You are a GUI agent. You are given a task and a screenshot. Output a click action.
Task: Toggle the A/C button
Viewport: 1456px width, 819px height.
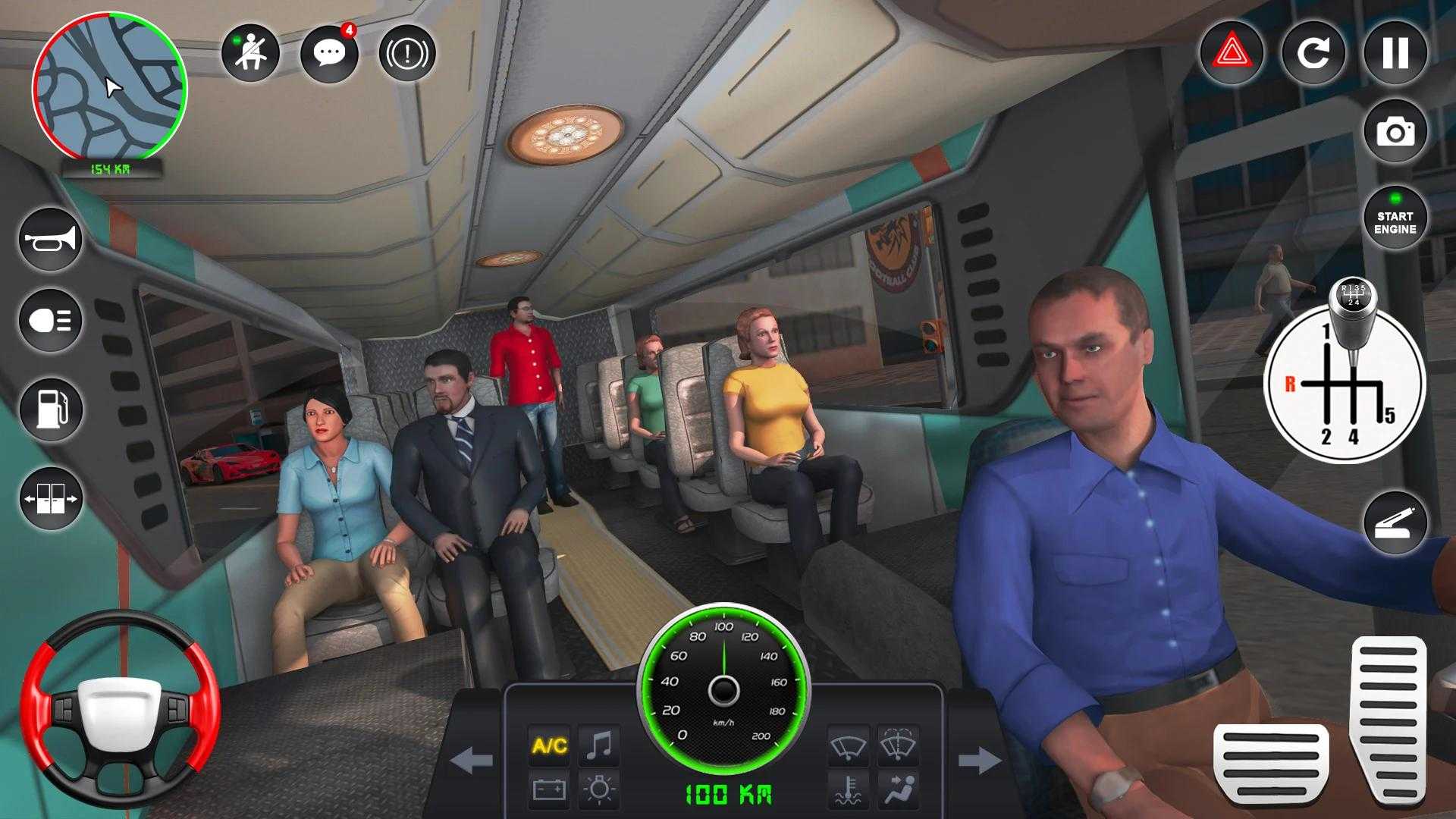pyautogui.click(x=550, y=745)
